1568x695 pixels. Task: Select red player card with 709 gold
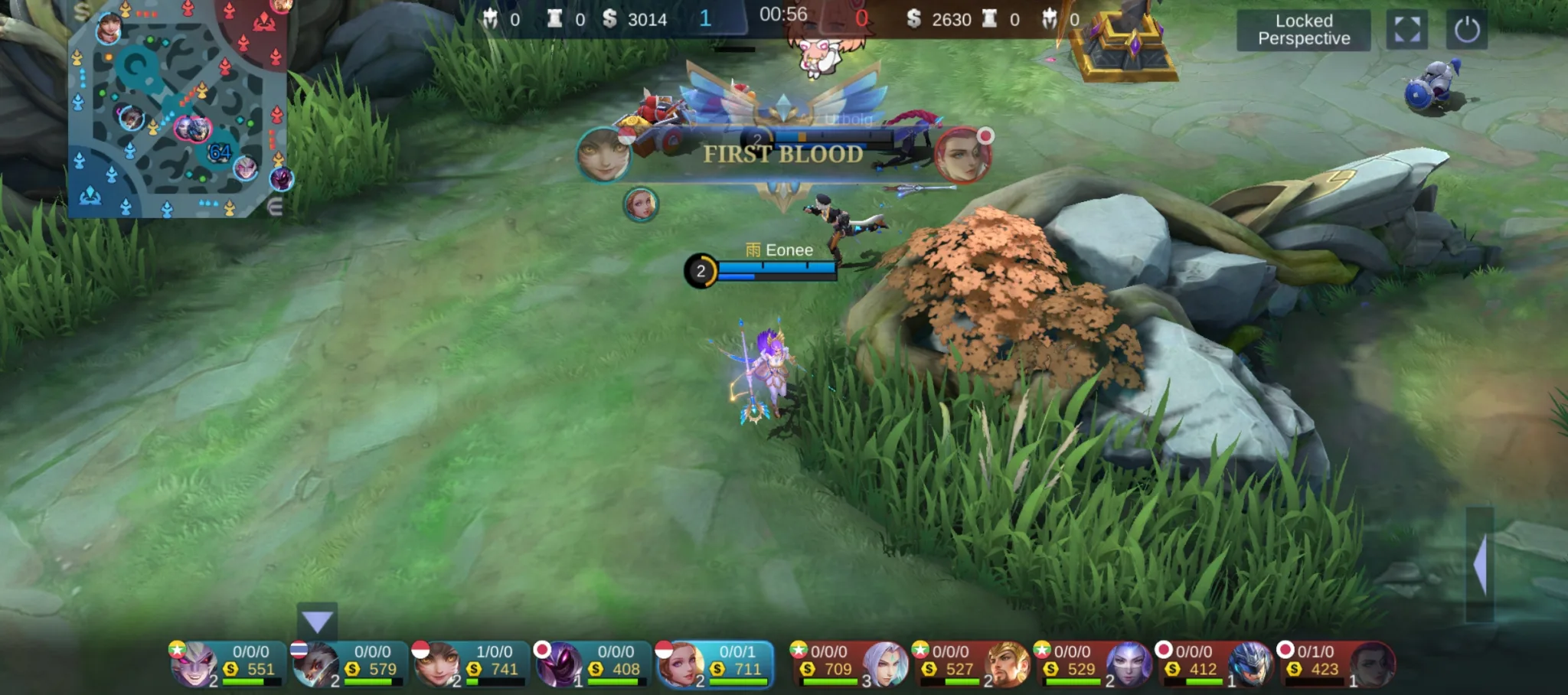[849, 664]
